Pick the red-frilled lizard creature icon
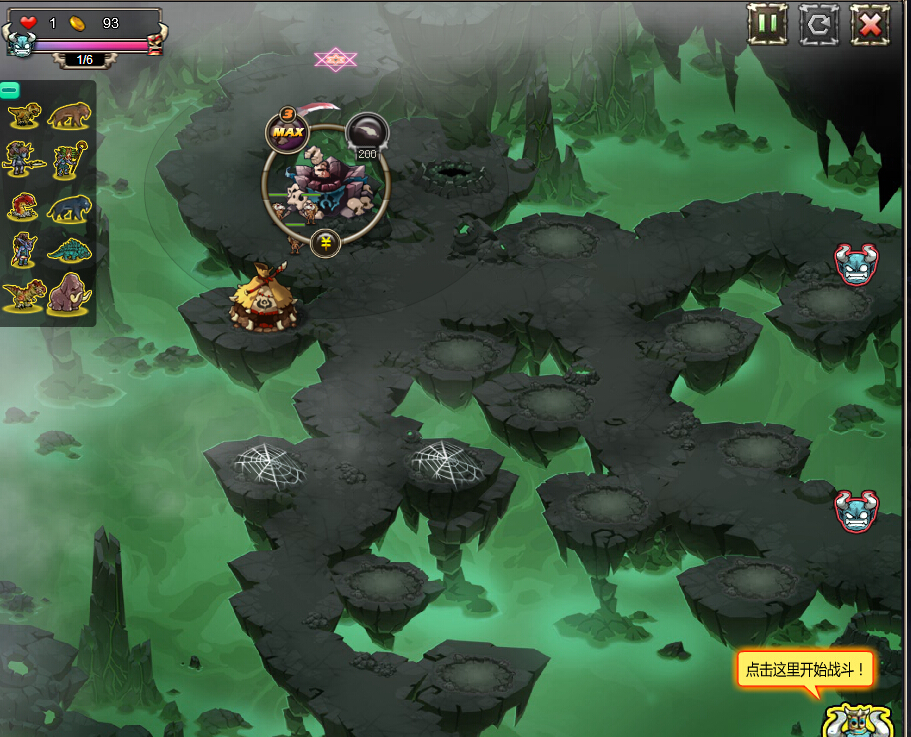The image size is (911, 737). tap(22, 206)
